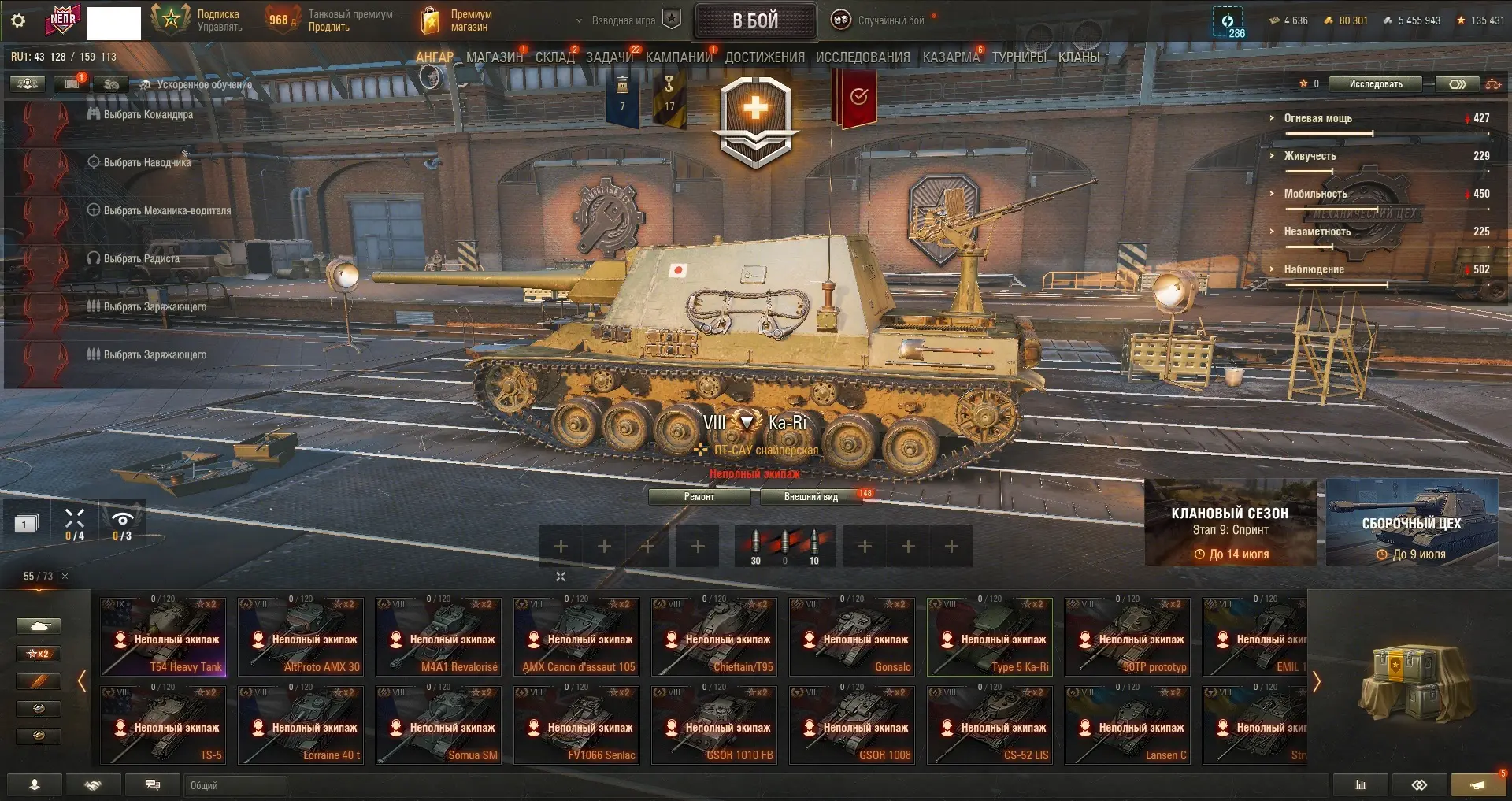1512x801 pixels.
Task: Expand the Огневая мощь stat row
Action: 1317,118
